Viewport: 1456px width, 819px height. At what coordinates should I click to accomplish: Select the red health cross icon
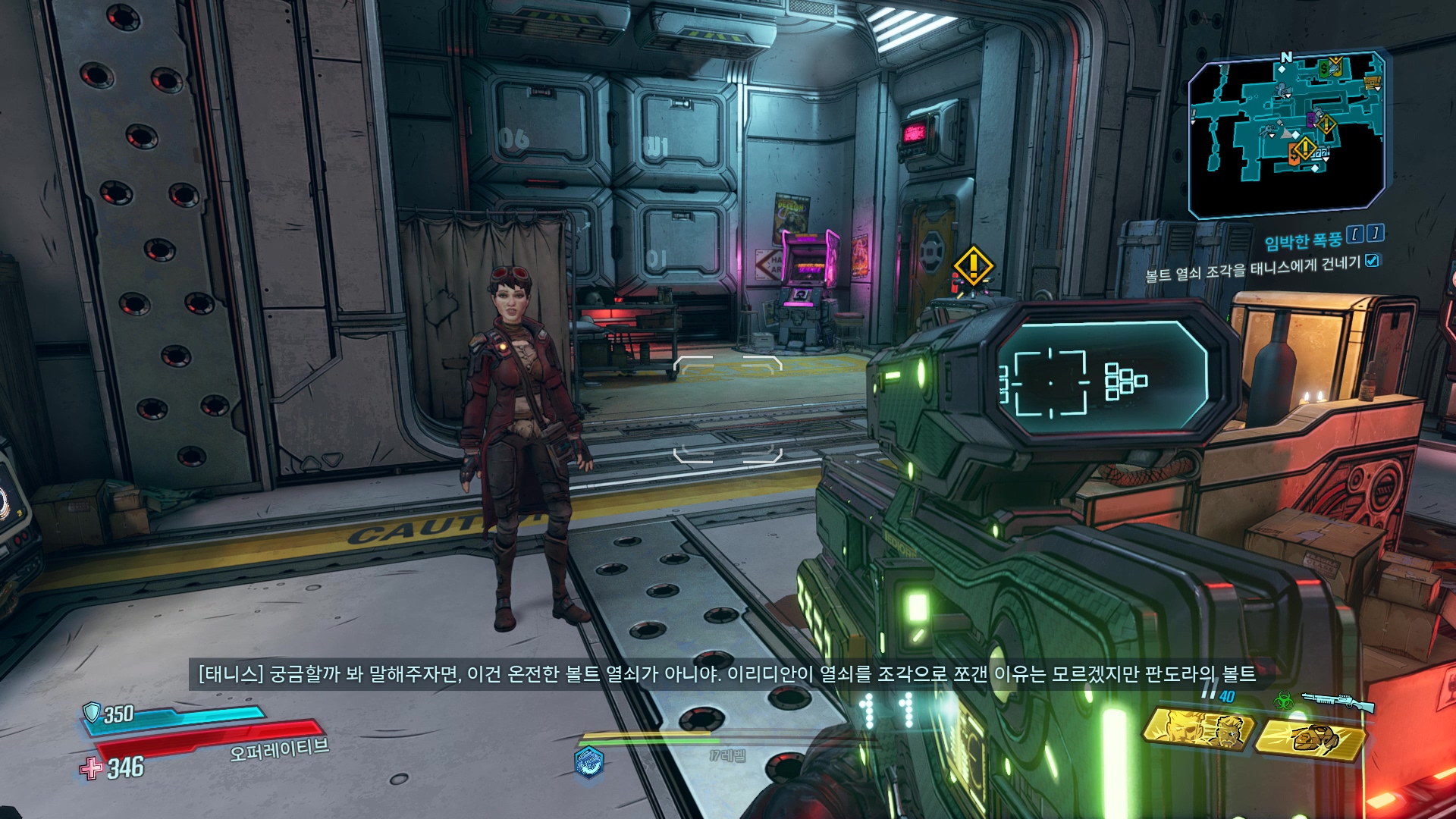tap(91, 767)
